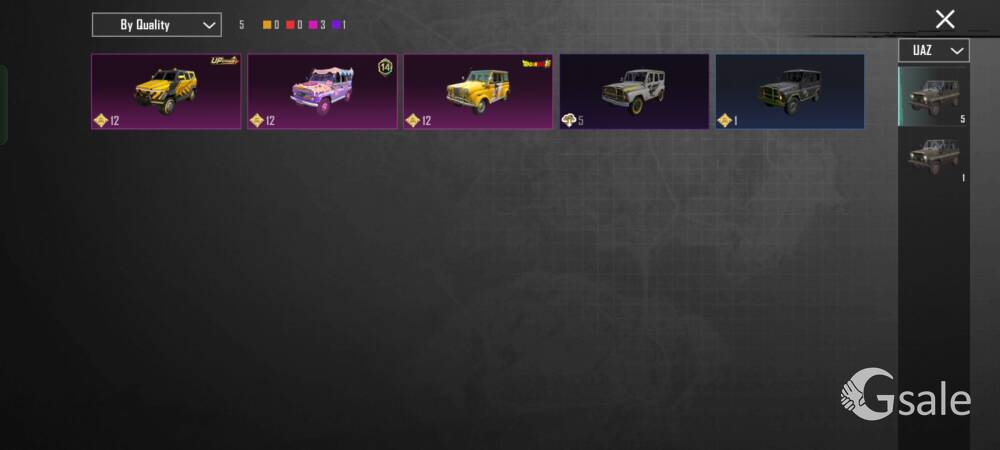Viewport: 1000px width, 450px height.
Task: Pick the white UAZ skin on dark purple
Action: [634, 92]
